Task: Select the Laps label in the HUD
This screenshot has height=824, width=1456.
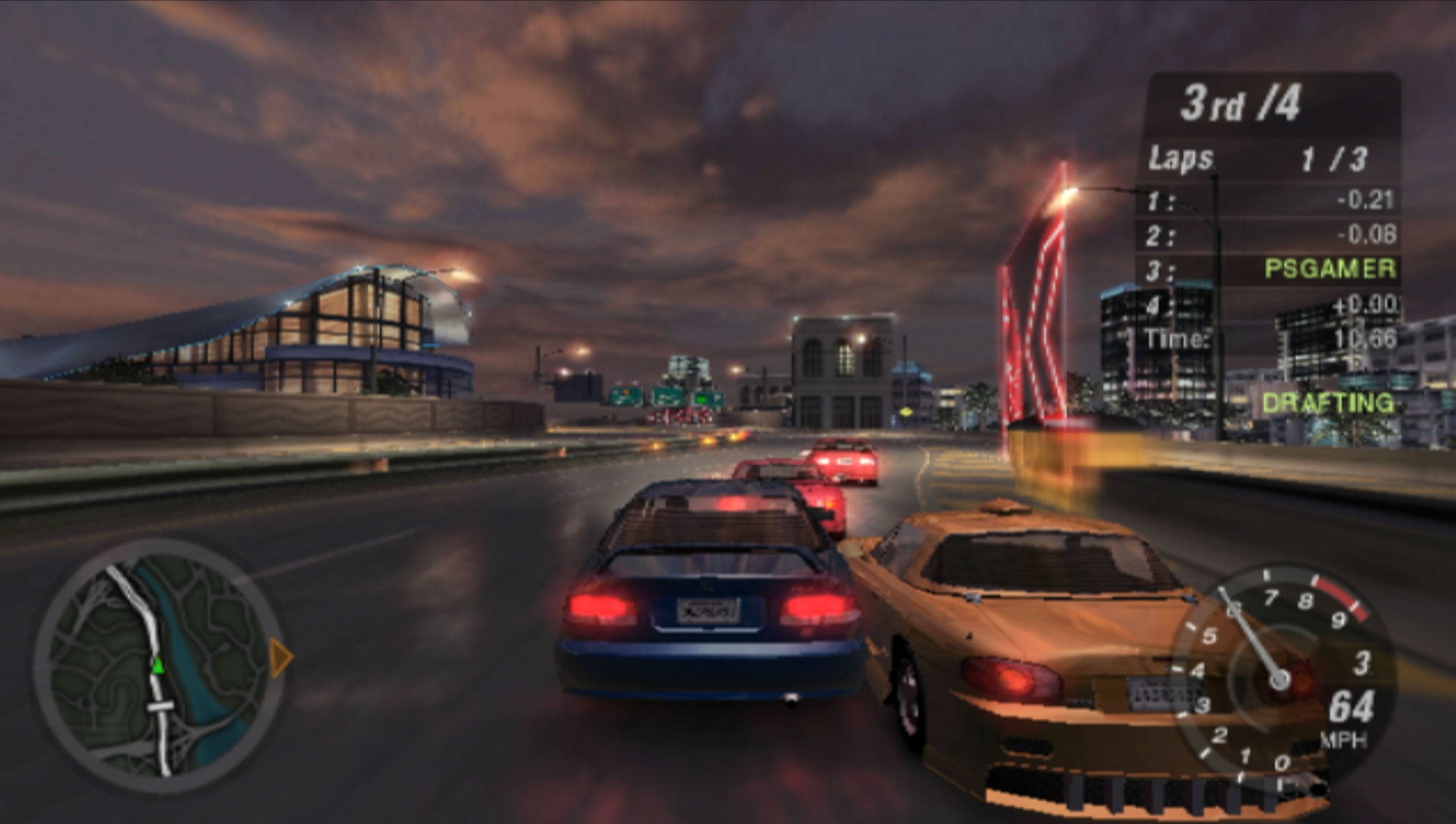Action: point(1180,158)
